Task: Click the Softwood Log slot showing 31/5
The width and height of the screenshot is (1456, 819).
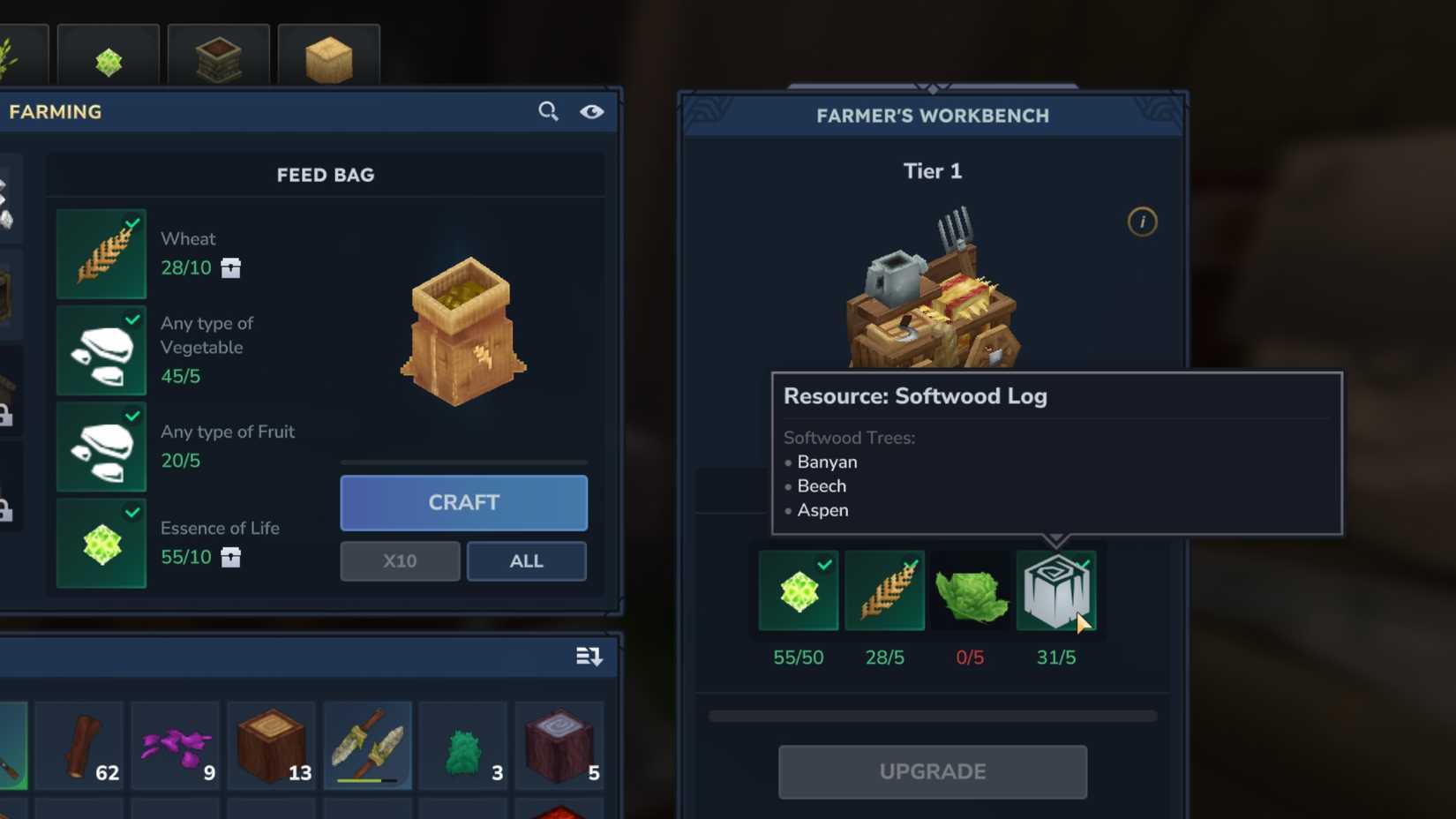Action: tap(1057, 590)
